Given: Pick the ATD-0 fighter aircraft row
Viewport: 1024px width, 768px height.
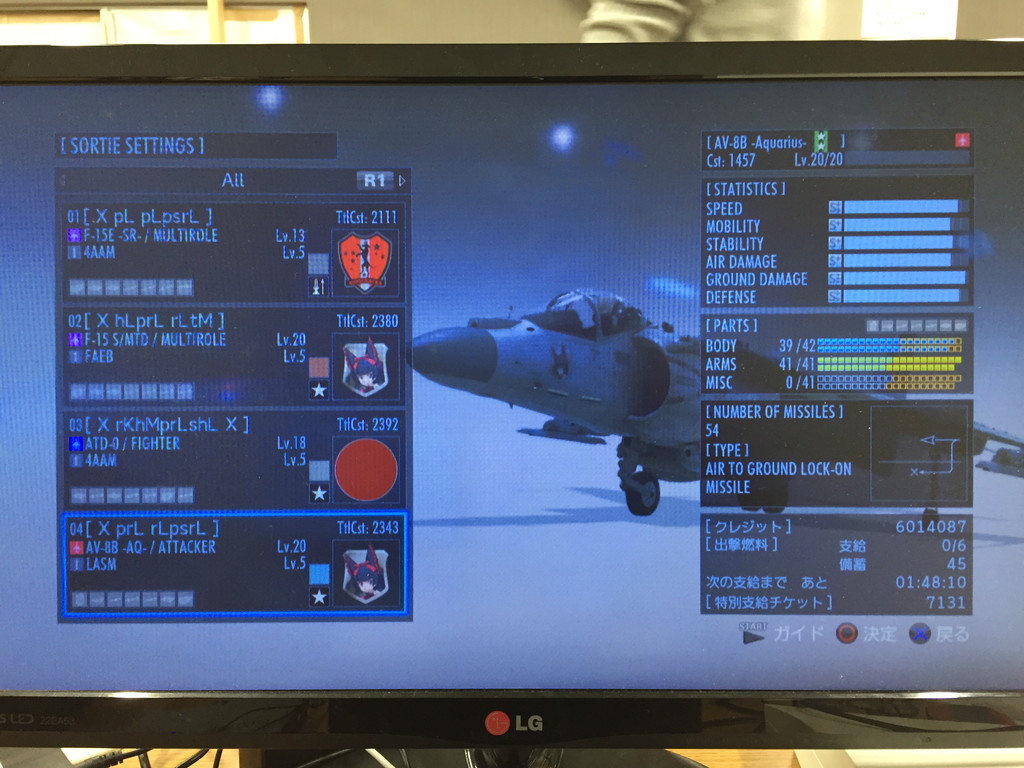Looking at the screenshot, I should (232, 459).
